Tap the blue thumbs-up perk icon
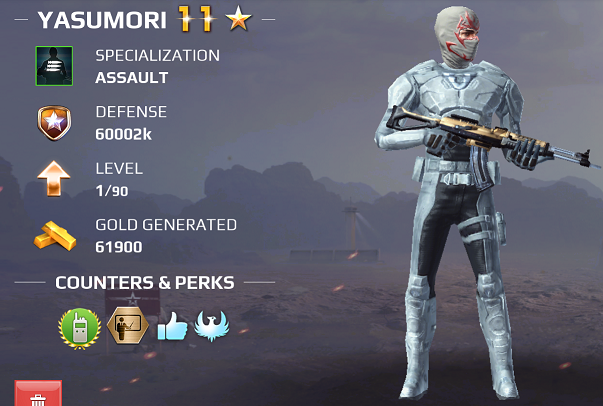The height and width of the screenshot is (406, 603). (171, 326)
